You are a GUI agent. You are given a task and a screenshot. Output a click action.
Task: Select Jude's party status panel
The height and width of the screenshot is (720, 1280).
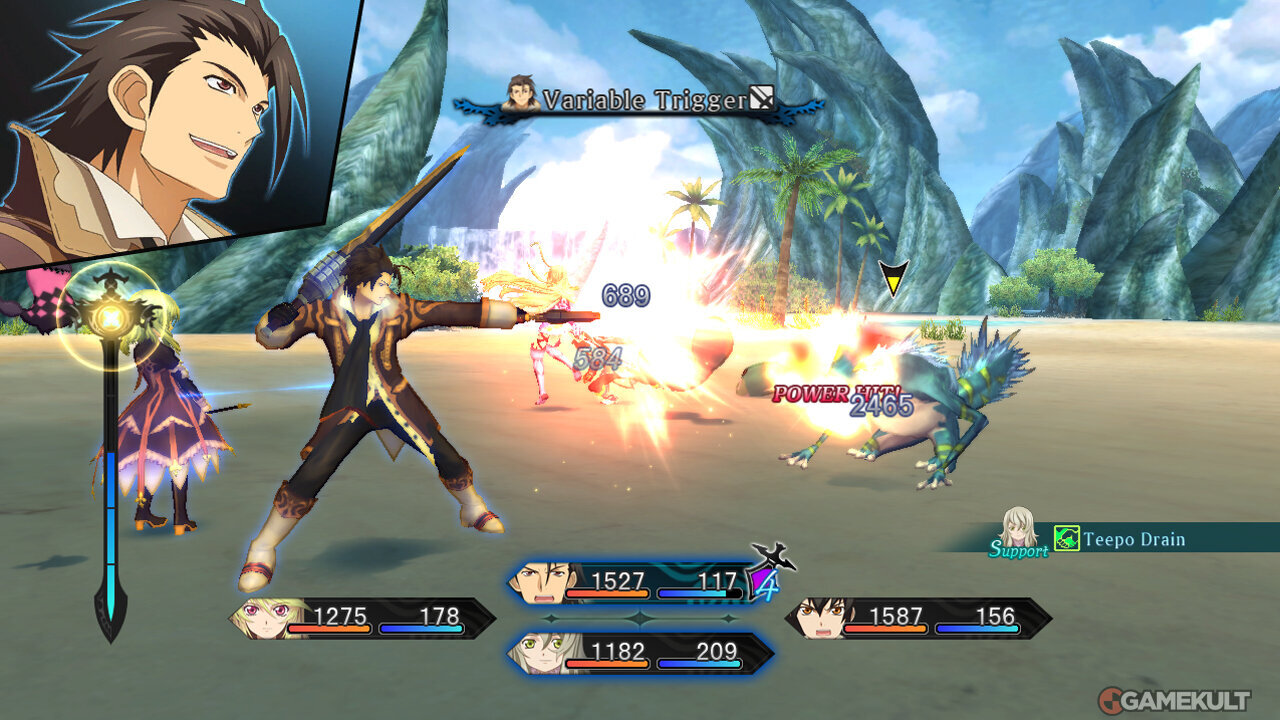918,618
